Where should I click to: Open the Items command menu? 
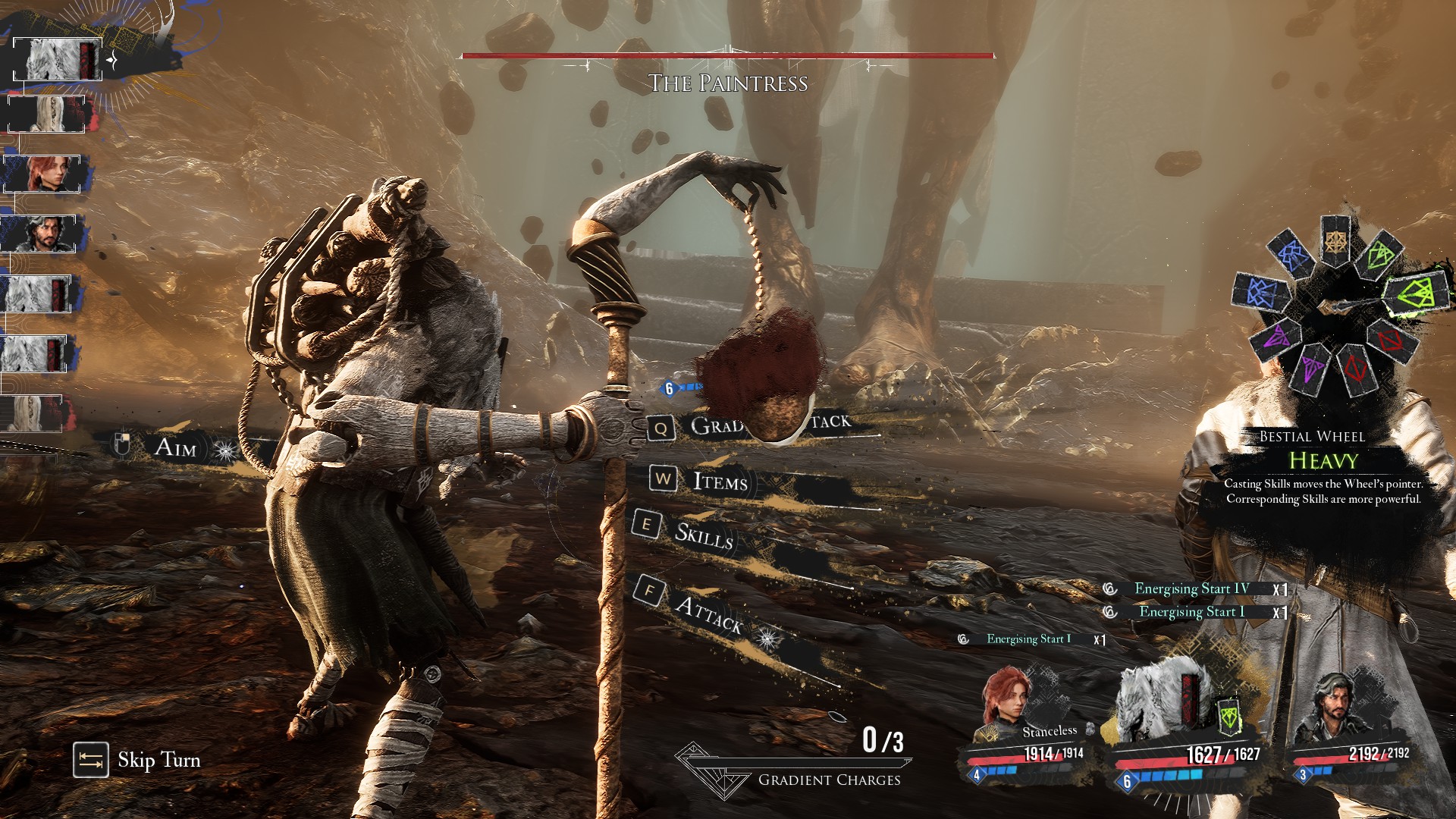[x=719, y=481]
